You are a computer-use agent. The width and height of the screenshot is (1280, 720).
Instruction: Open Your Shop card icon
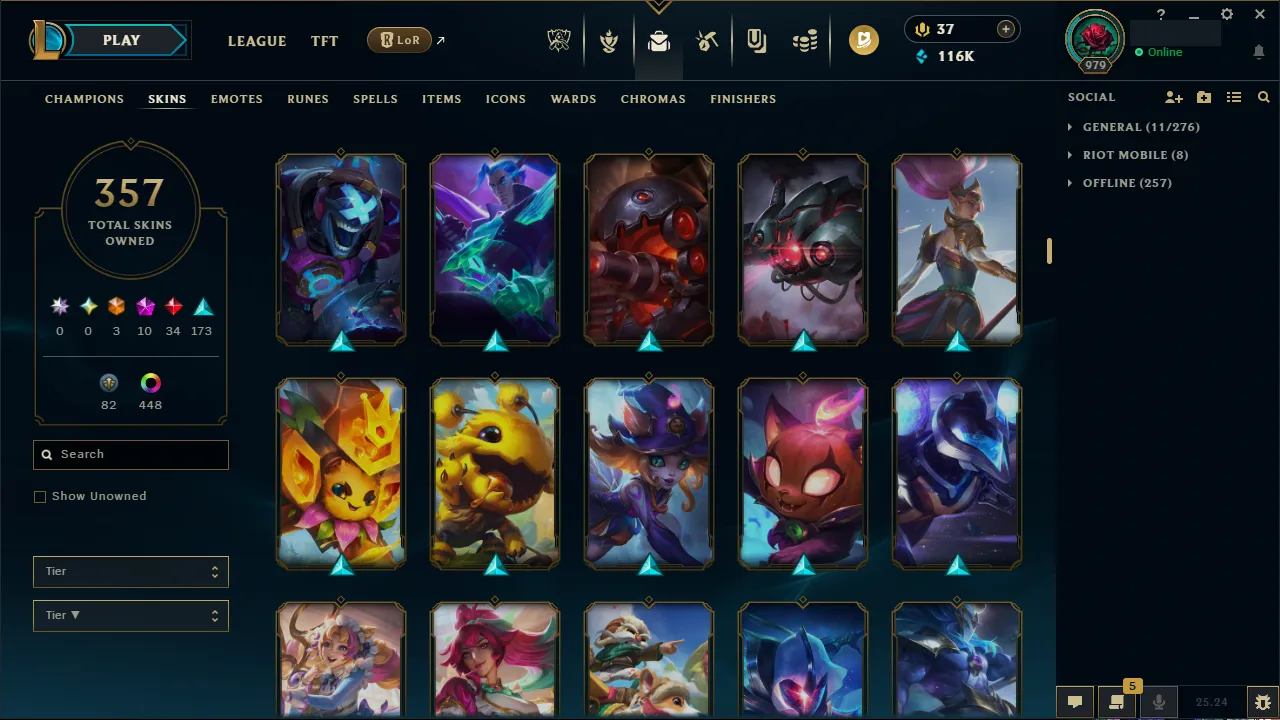(x=755, y=40)
